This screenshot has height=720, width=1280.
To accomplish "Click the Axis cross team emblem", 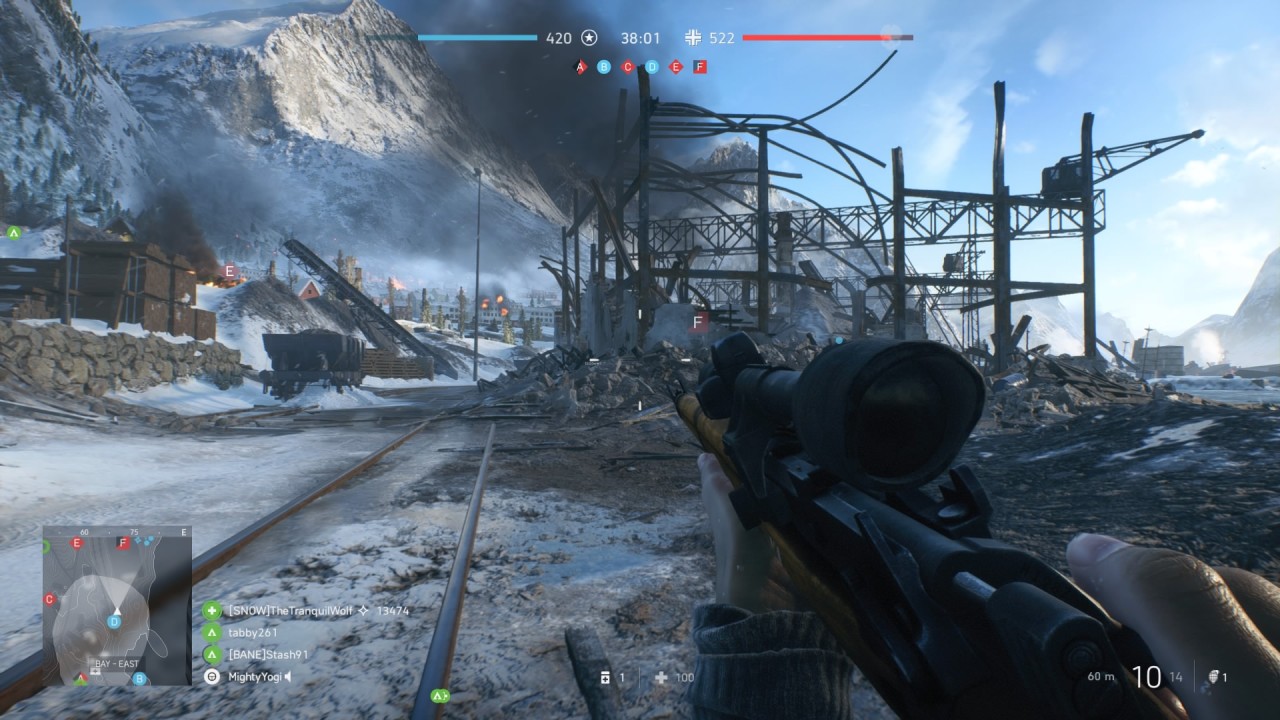I will (x=693, y=38).
